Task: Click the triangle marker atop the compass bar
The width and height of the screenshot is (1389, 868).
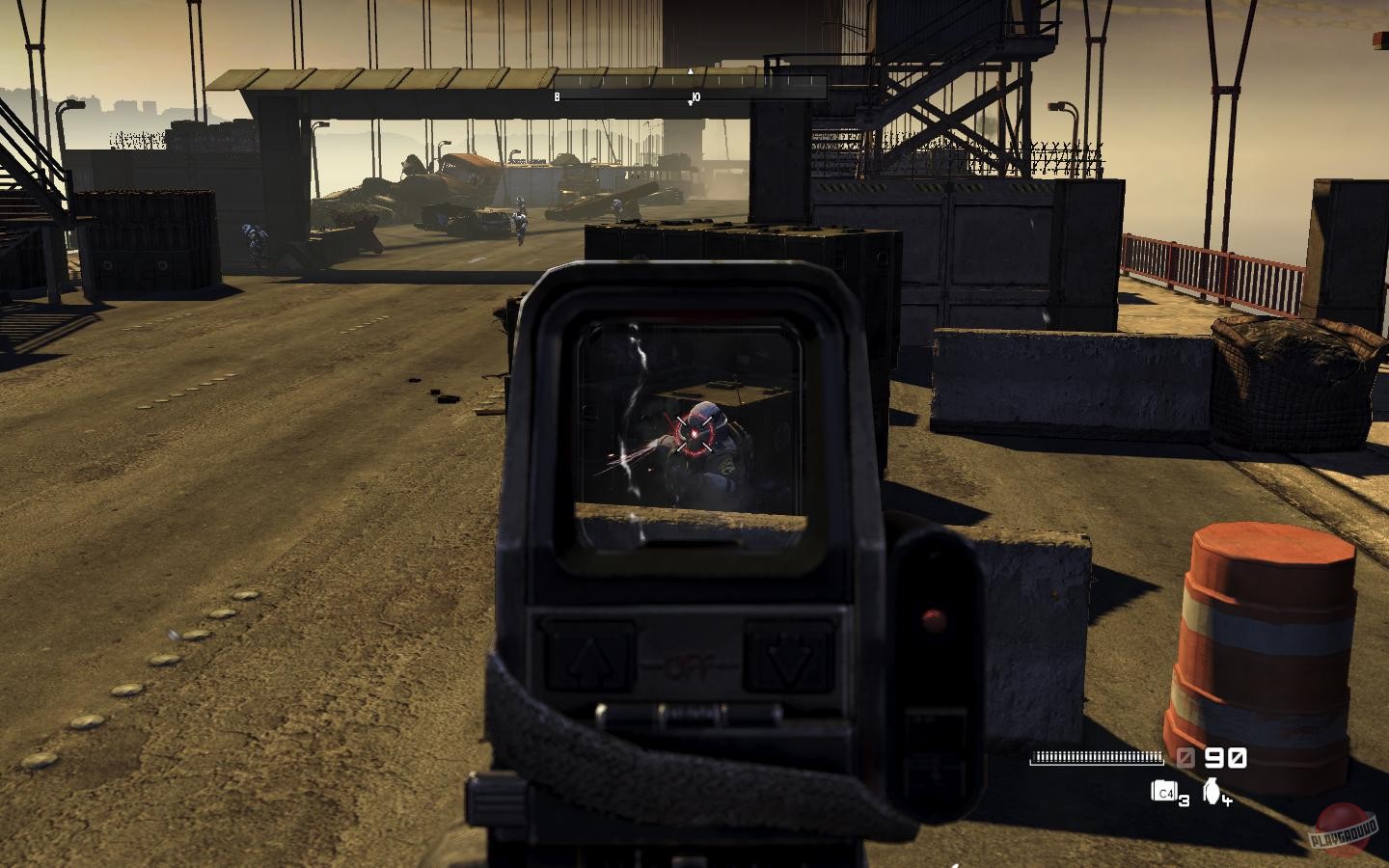Action: point(690,71)
